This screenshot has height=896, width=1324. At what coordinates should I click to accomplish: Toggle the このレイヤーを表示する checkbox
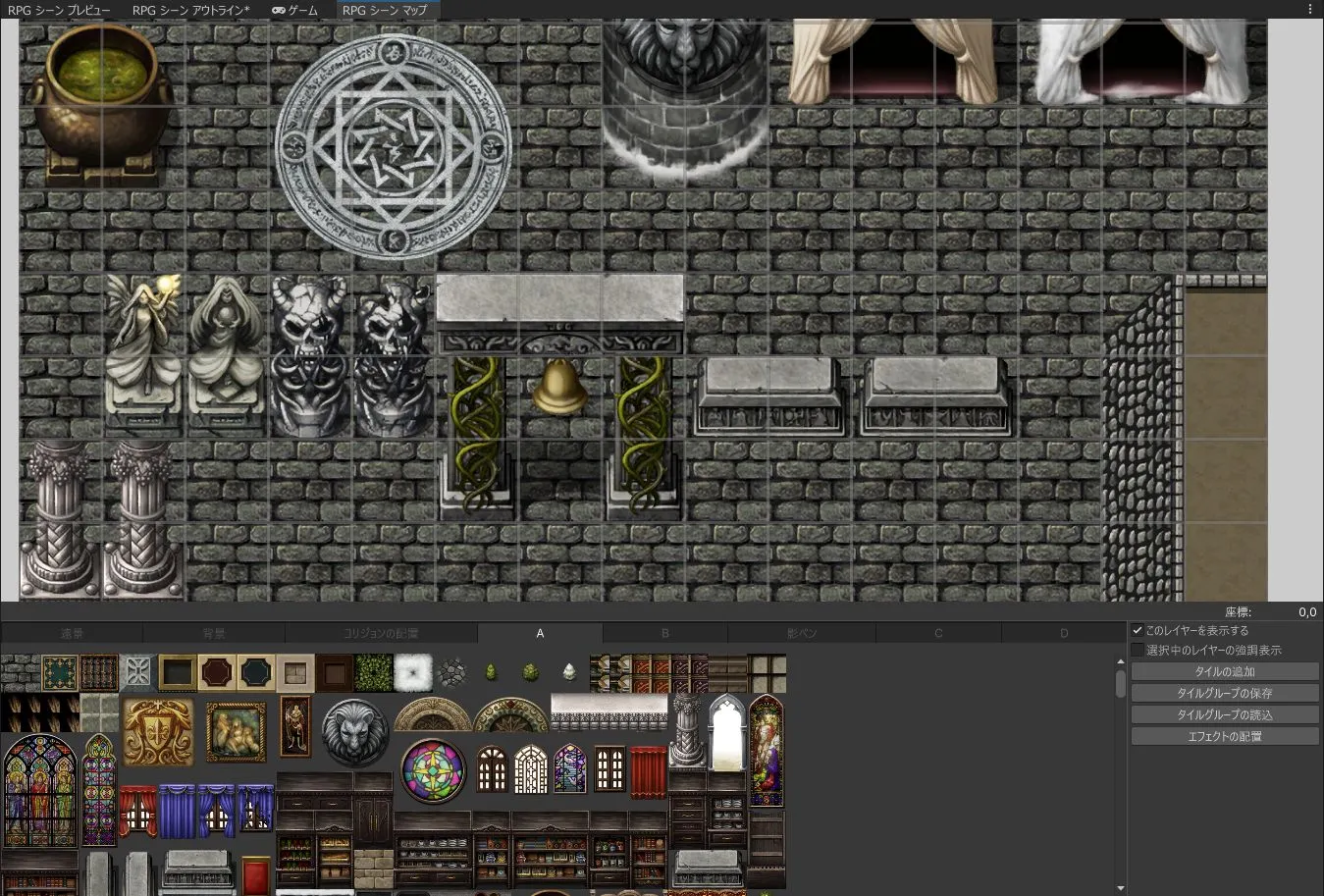[x=1138, y=630]
